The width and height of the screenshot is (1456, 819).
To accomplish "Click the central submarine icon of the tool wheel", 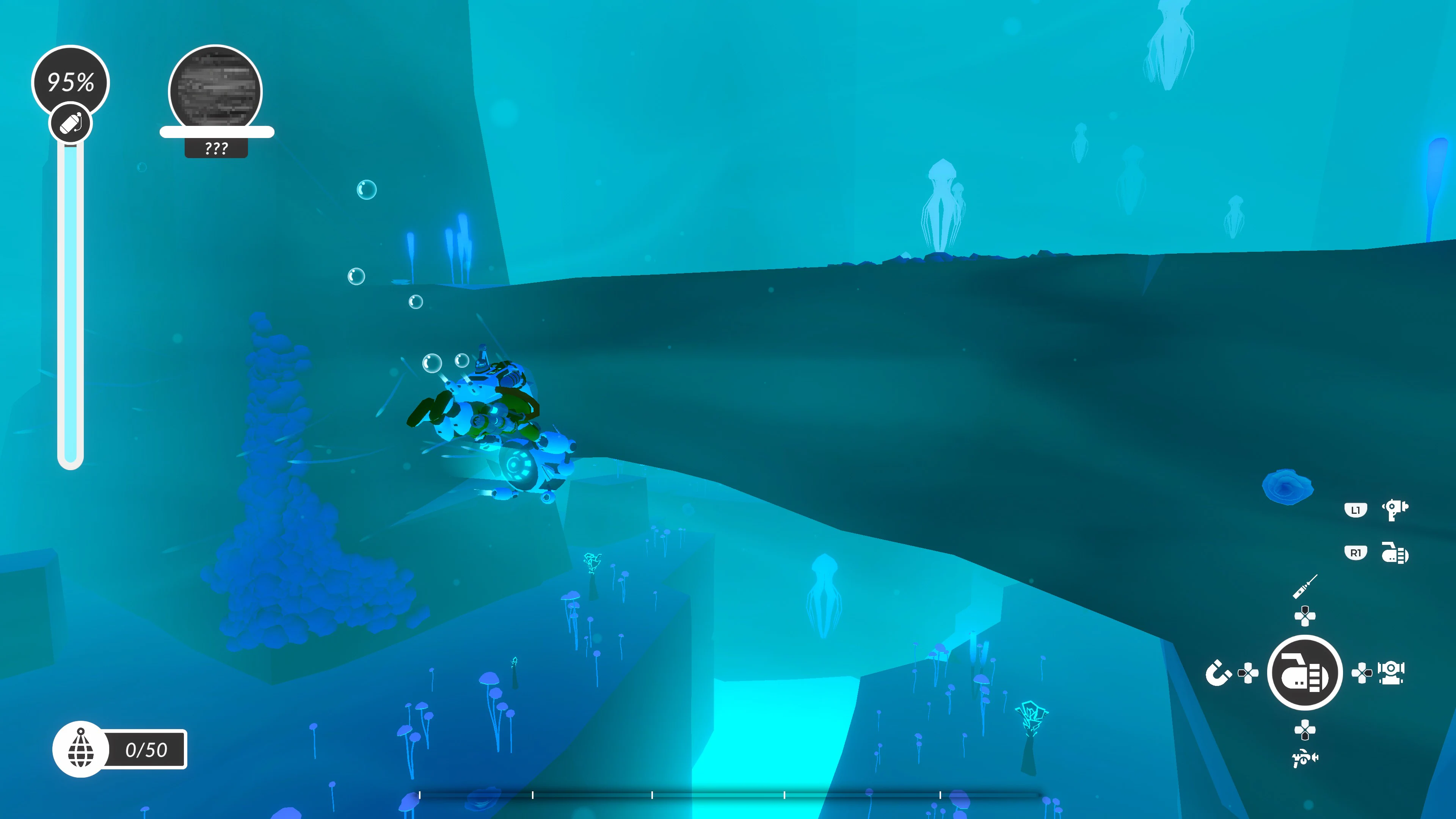I will click(x=1306, y=673).
